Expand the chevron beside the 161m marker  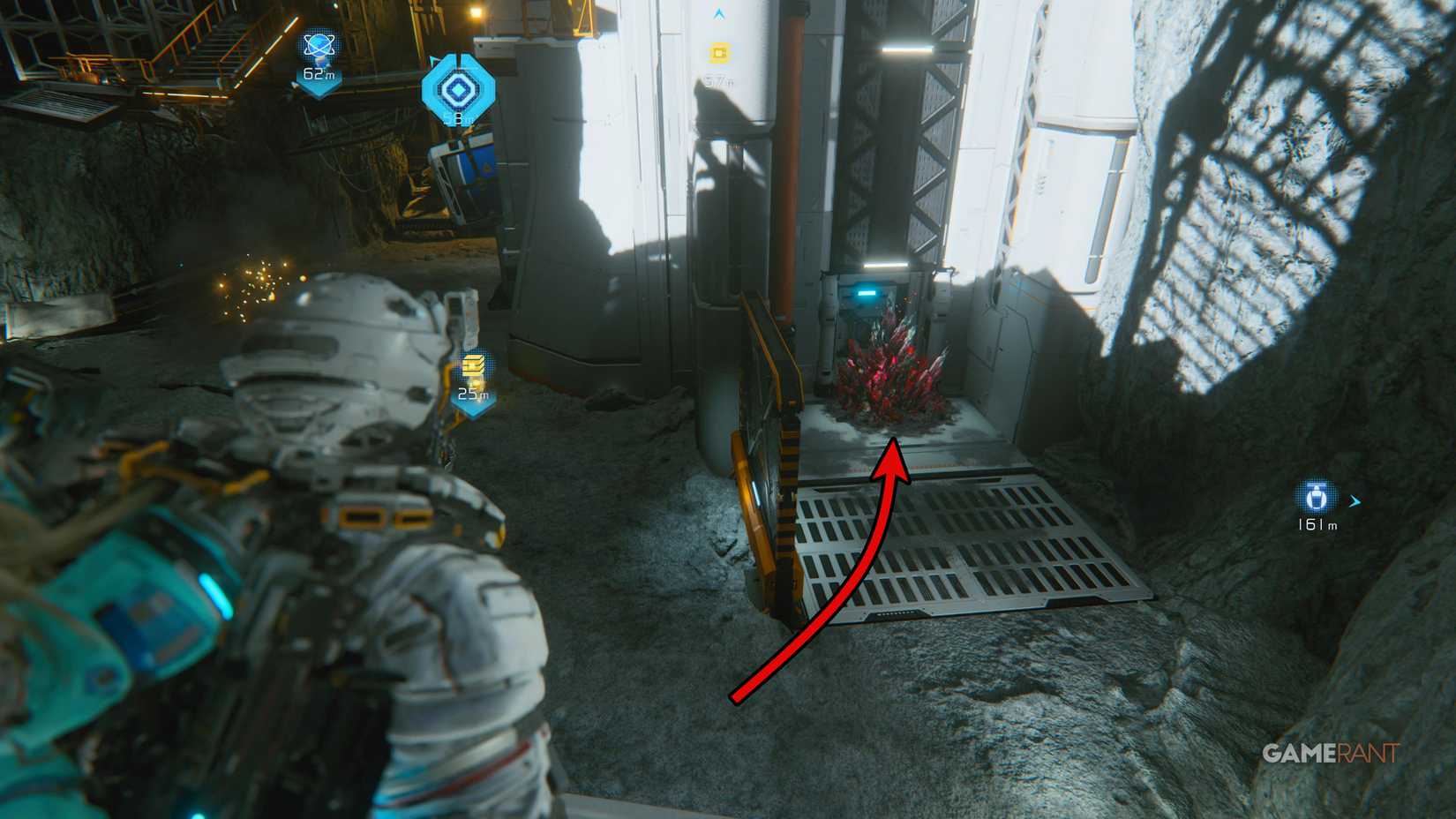pos(1355,501)
